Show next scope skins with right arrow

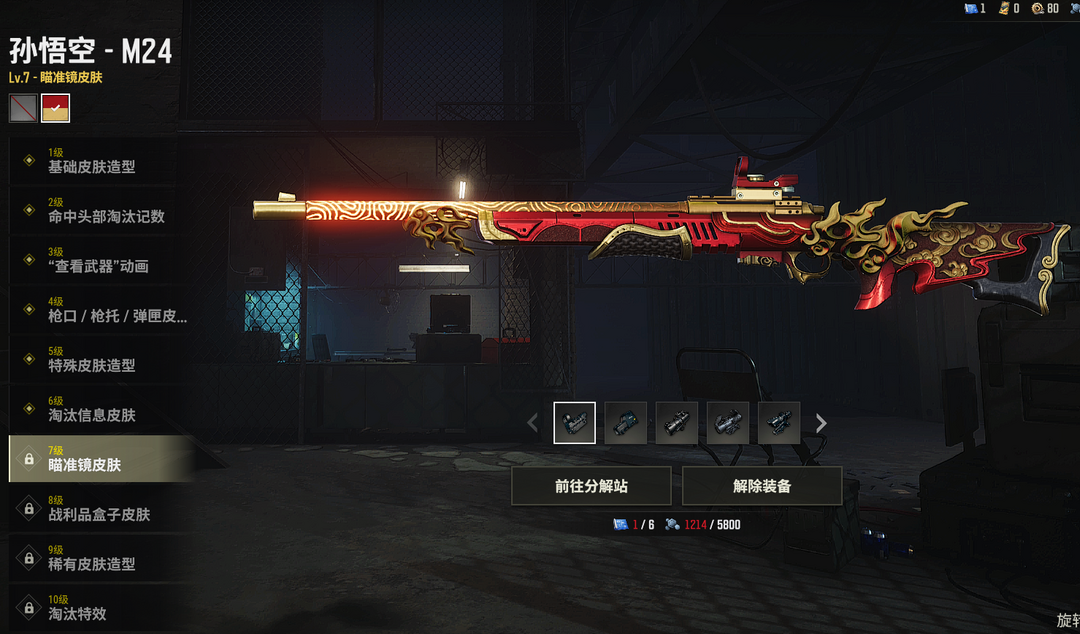(821, 423)
